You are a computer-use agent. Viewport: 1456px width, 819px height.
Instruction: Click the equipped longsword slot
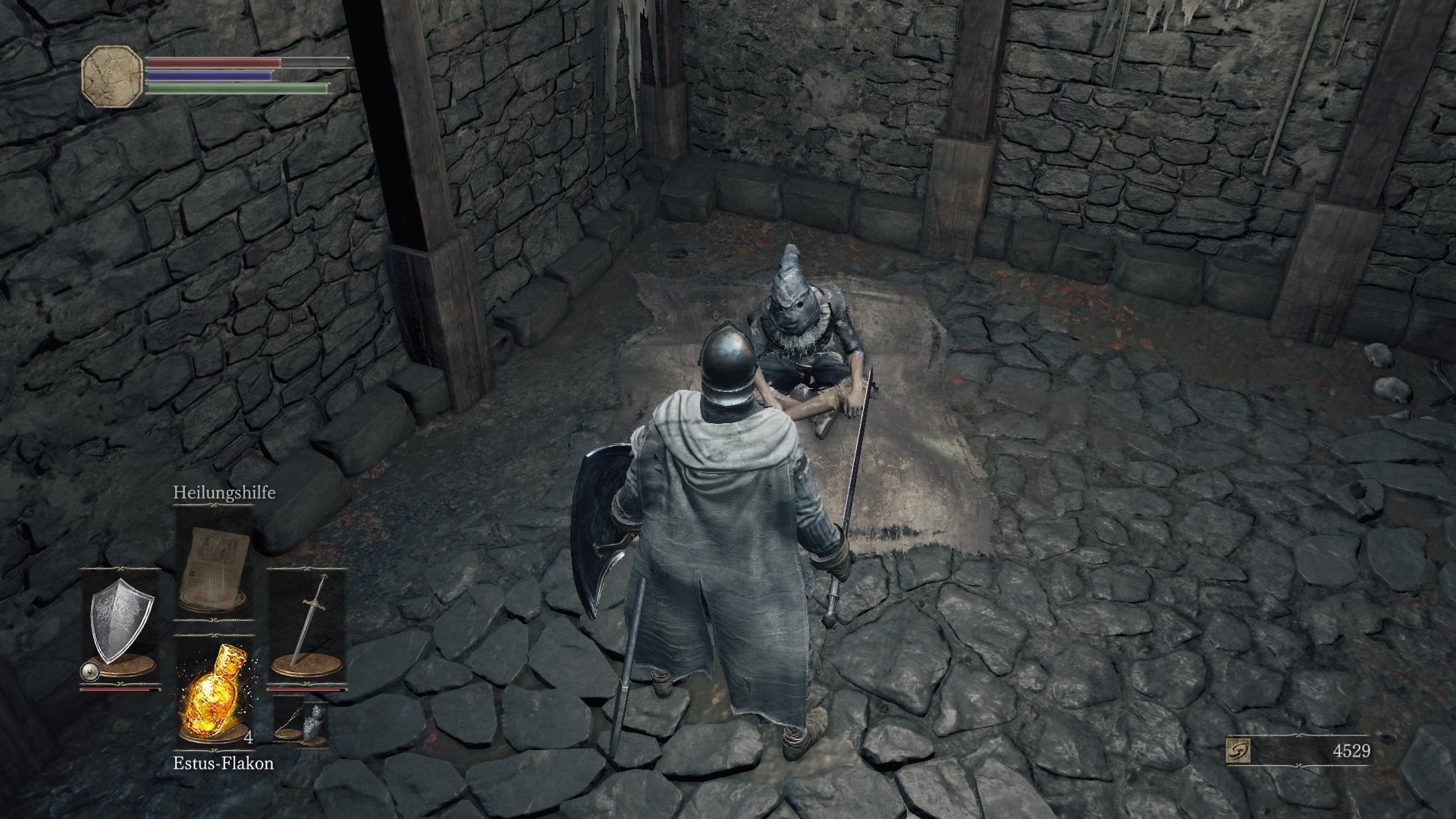tap(308, 625)
